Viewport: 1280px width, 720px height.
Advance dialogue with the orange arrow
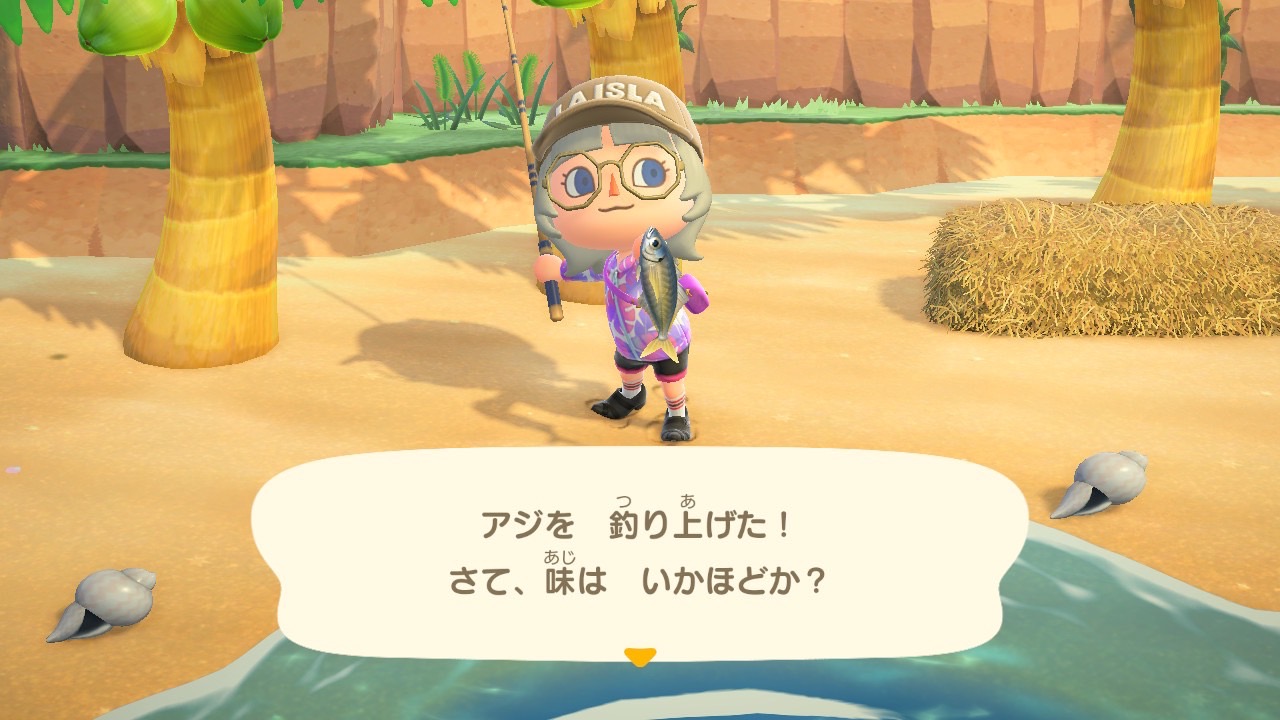point(639,657)
